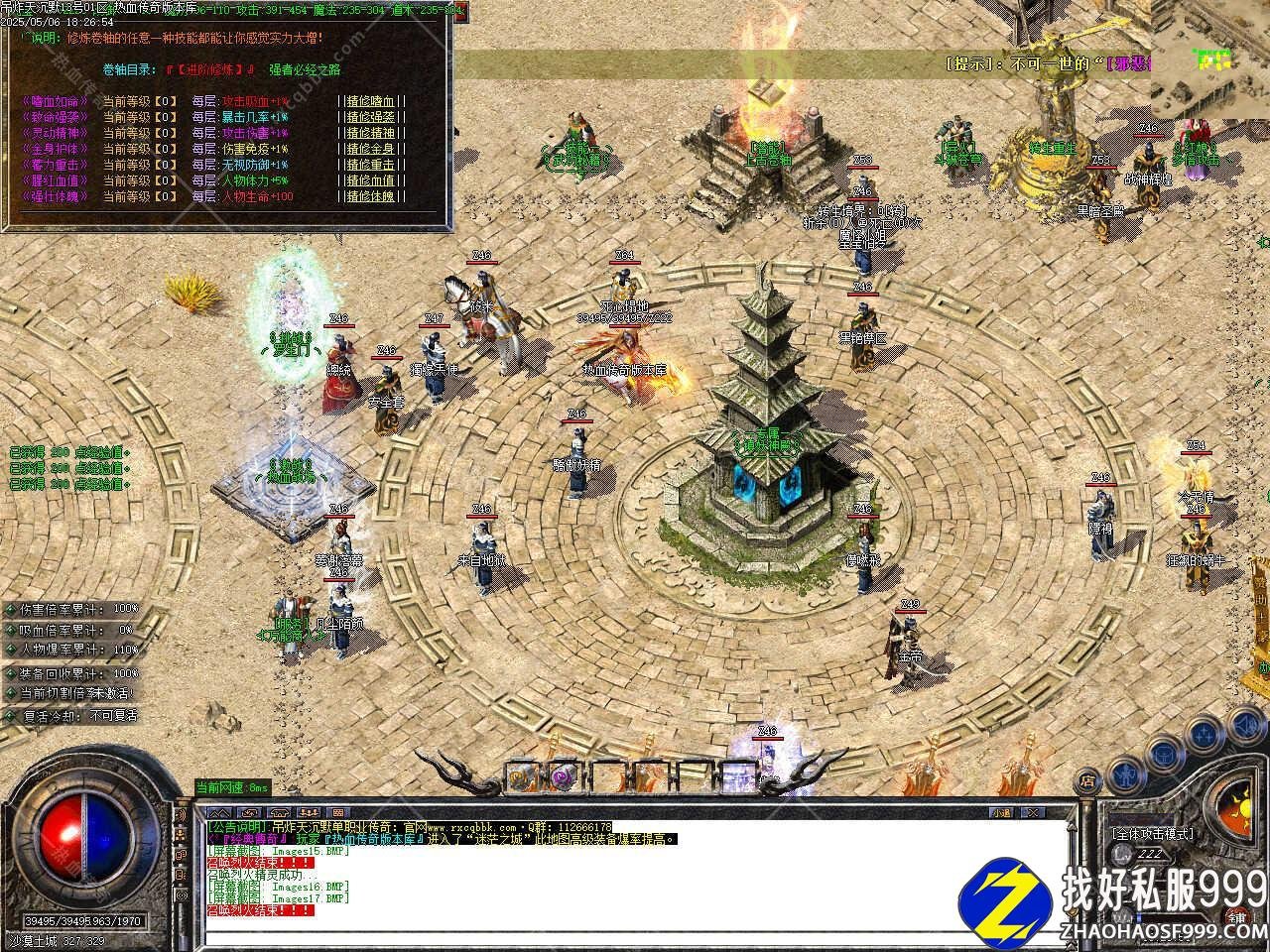The image size is (1270, 952).
Task: Click the 精修重击 cultivation link
Action: [371, 165]
